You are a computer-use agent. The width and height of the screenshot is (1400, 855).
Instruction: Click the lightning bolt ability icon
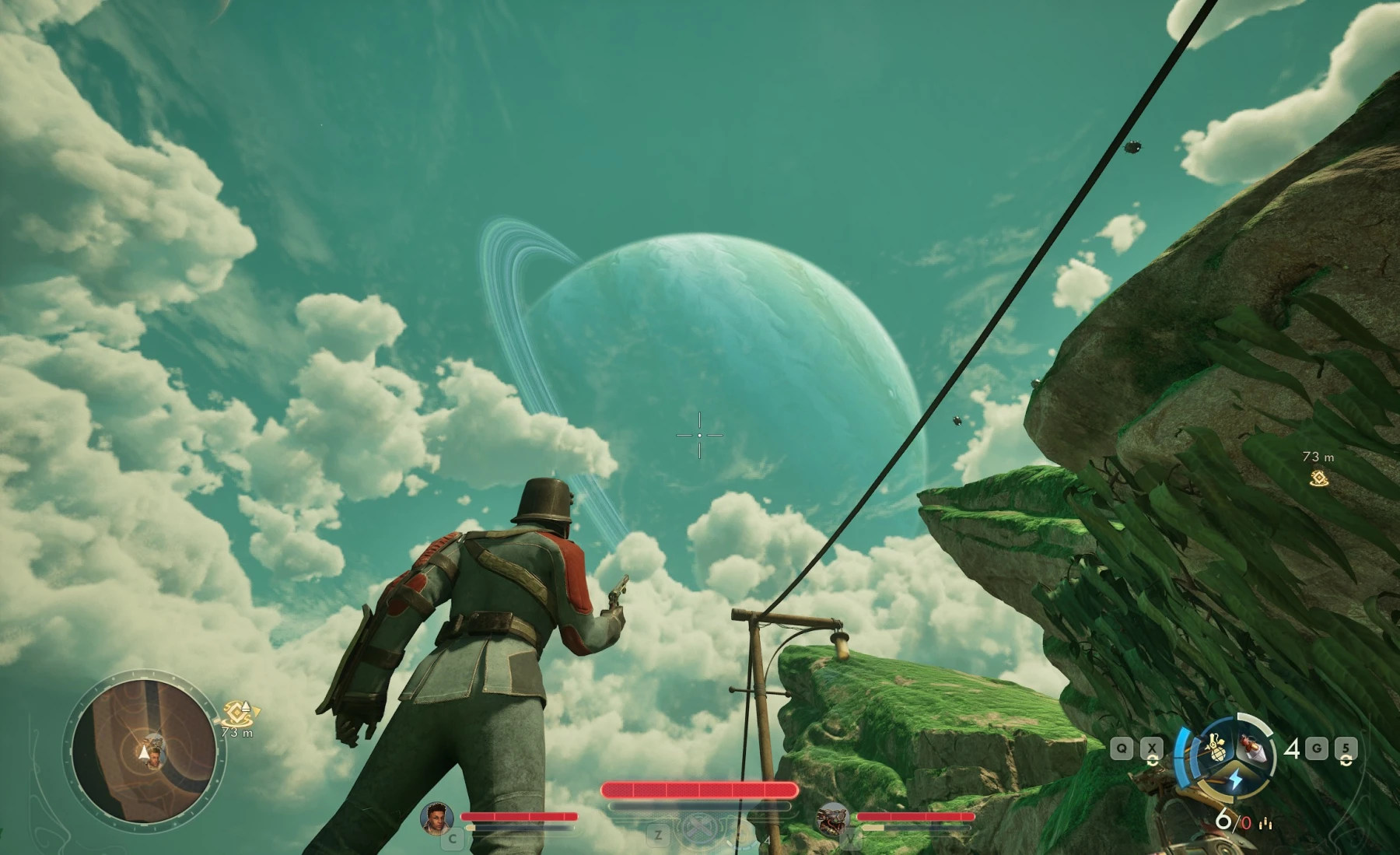coord(1237,780)
